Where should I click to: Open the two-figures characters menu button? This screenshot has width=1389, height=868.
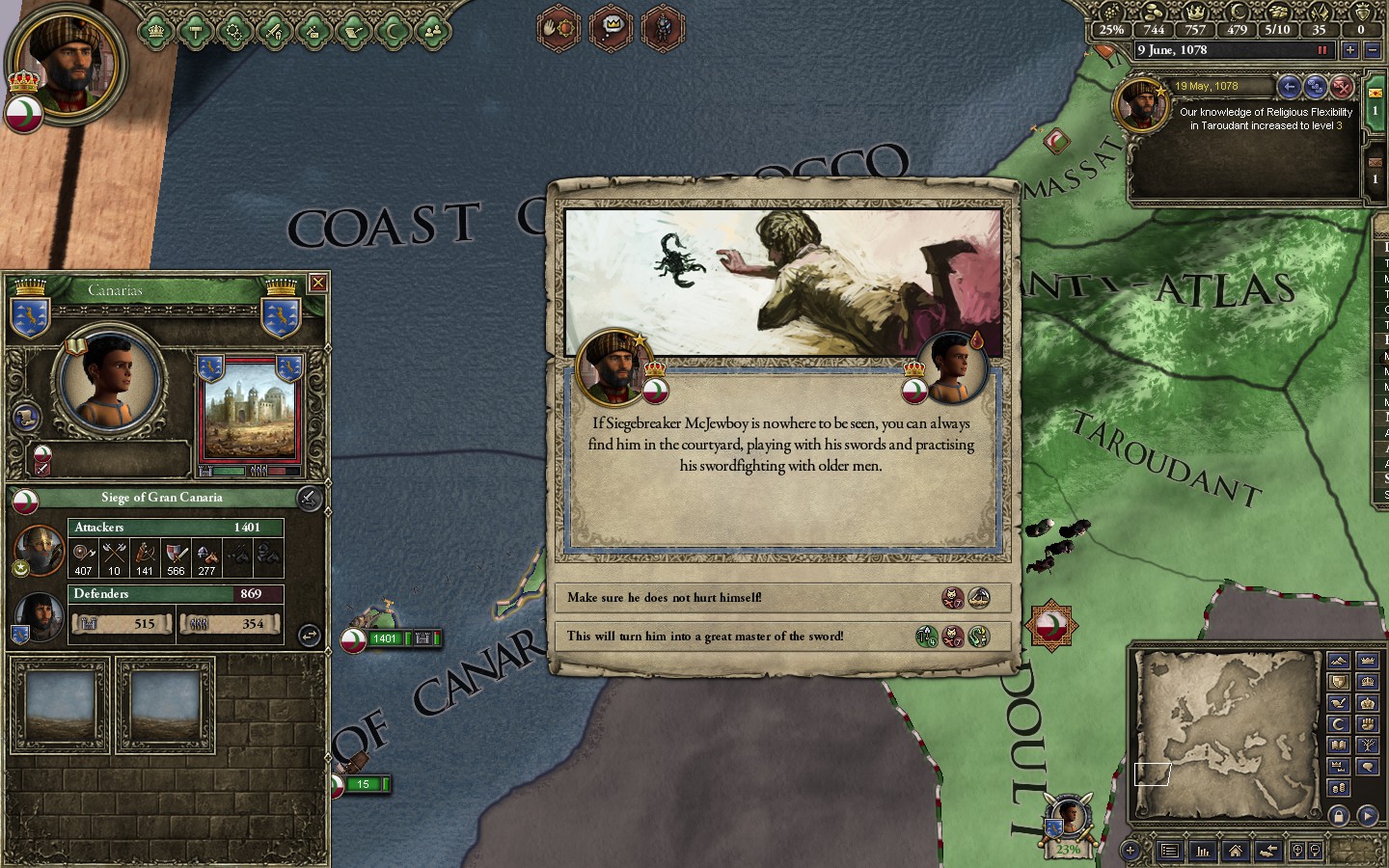coord(433,32)
